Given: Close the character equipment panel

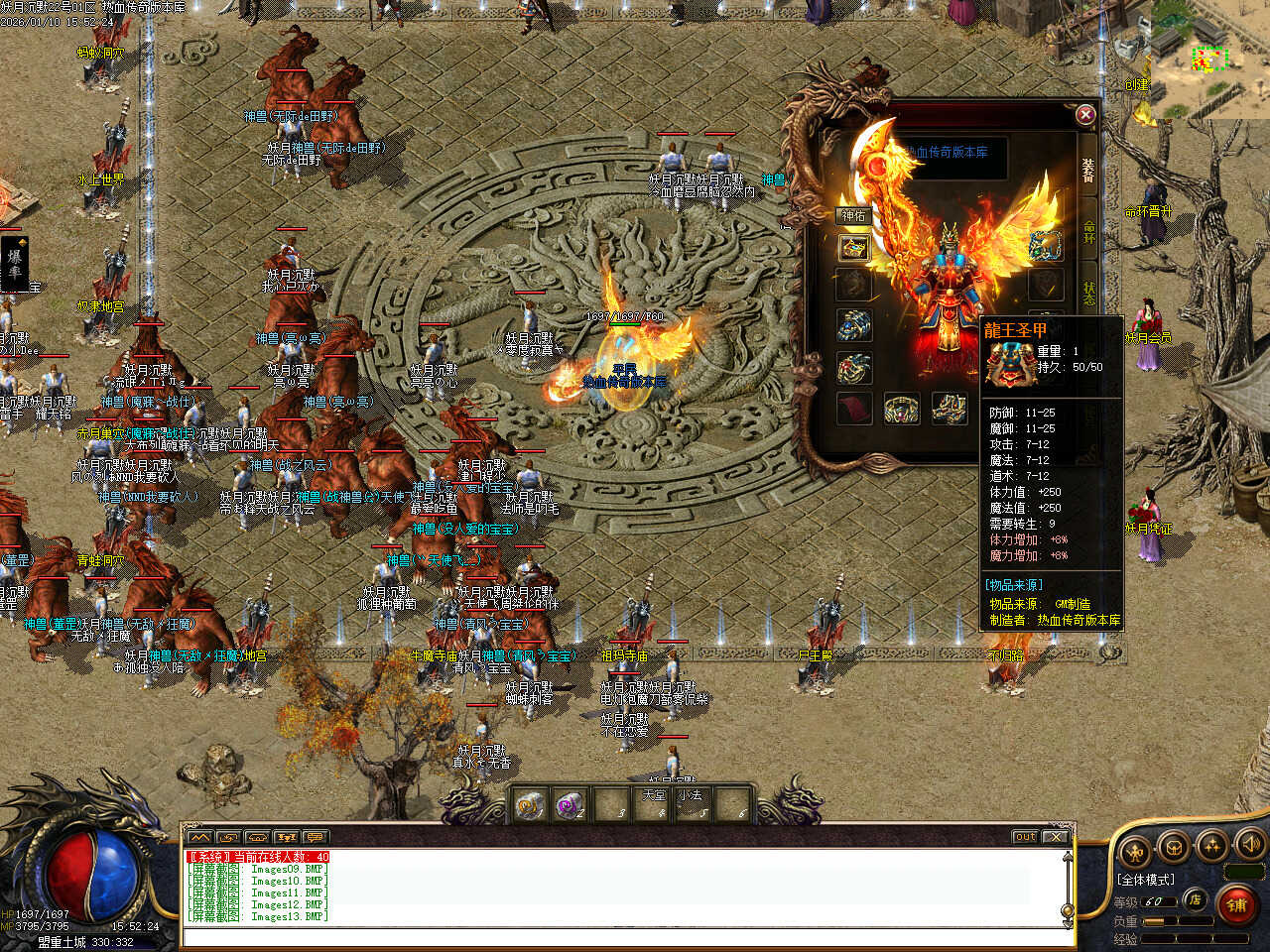Looking at the screenshot, I should click(x=1085, y=115).
